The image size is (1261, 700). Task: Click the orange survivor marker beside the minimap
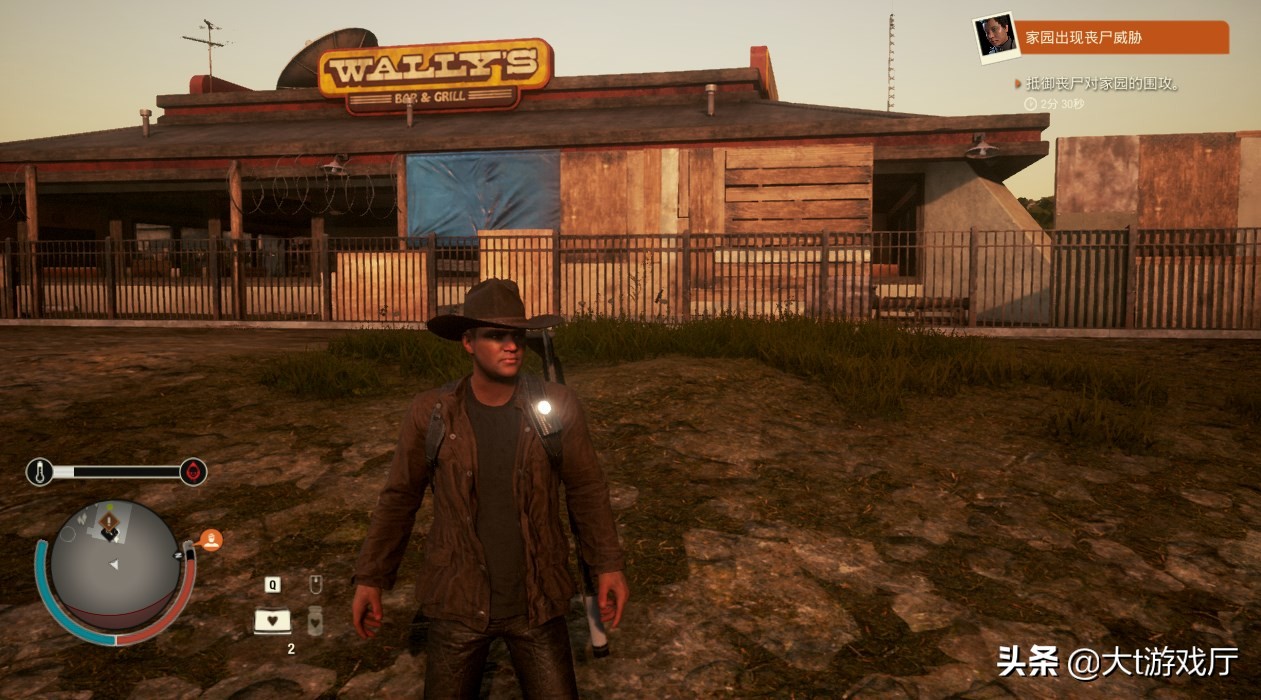tap(211, 540)
